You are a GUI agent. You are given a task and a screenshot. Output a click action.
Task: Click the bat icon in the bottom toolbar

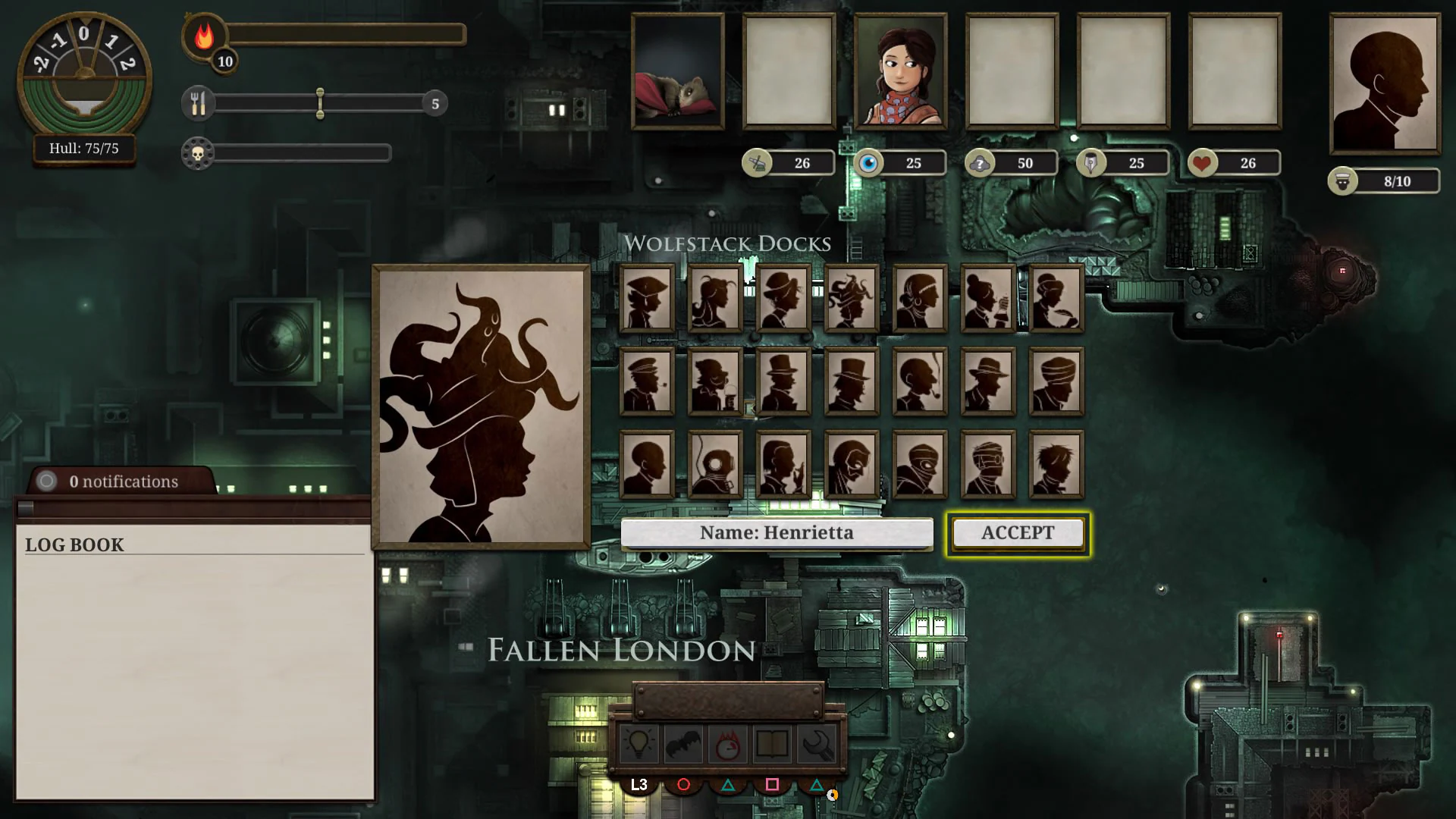point(684,743)
